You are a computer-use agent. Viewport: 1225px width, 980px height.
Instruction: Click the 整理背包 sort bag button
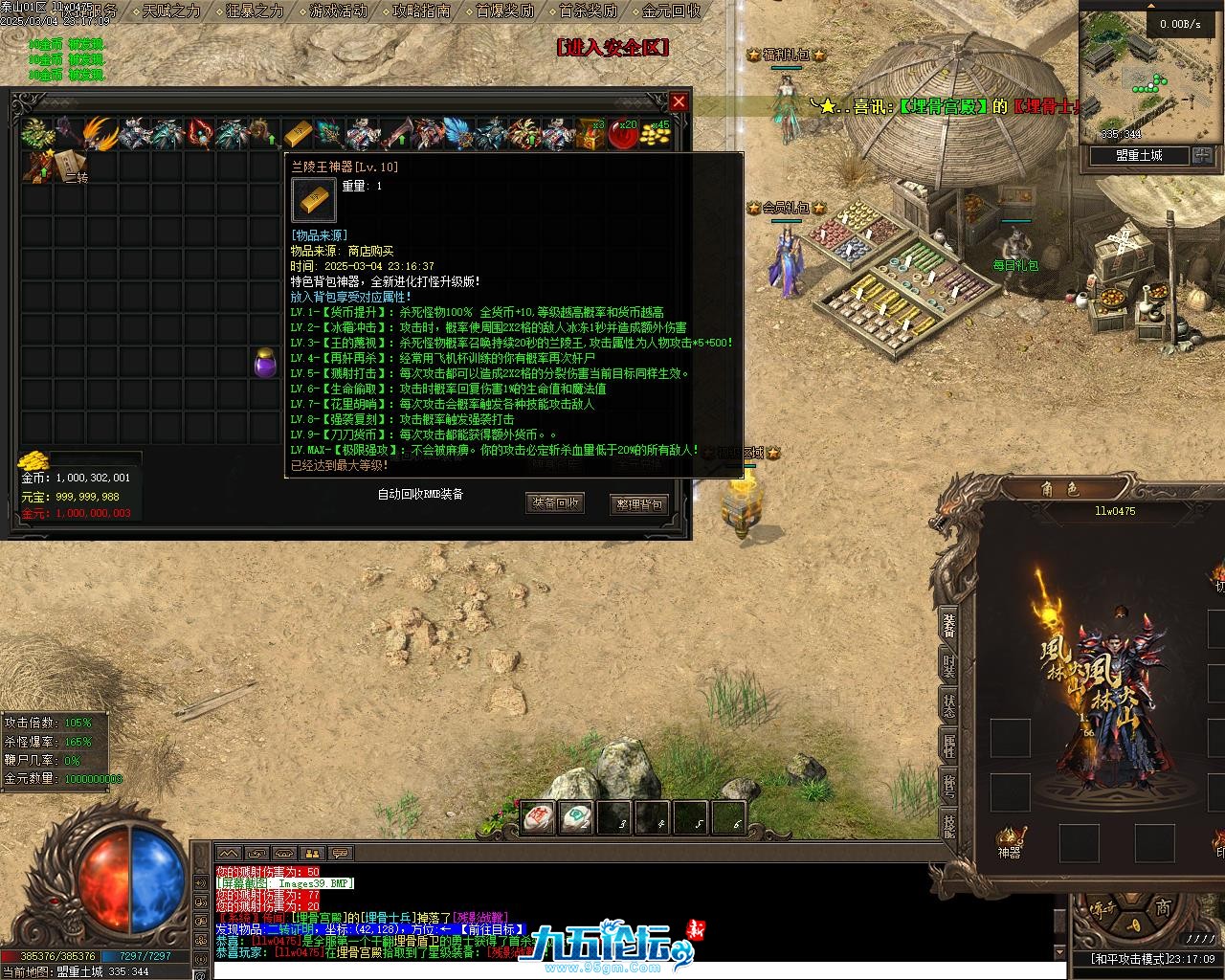tap(638, 504)
